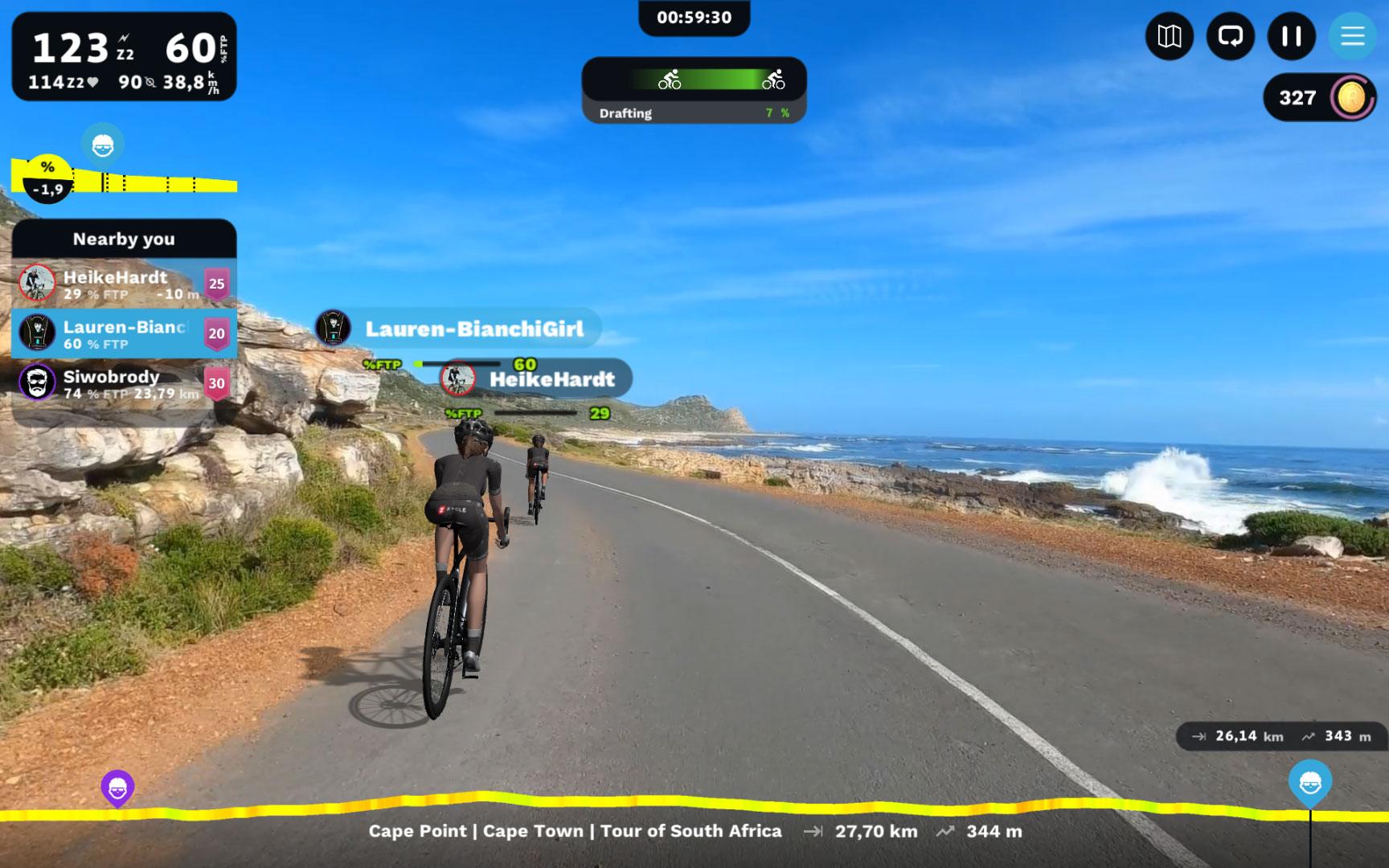Select the blue rider marker on route profile
Viewport: 1389px width, 868px height.
1310,781
